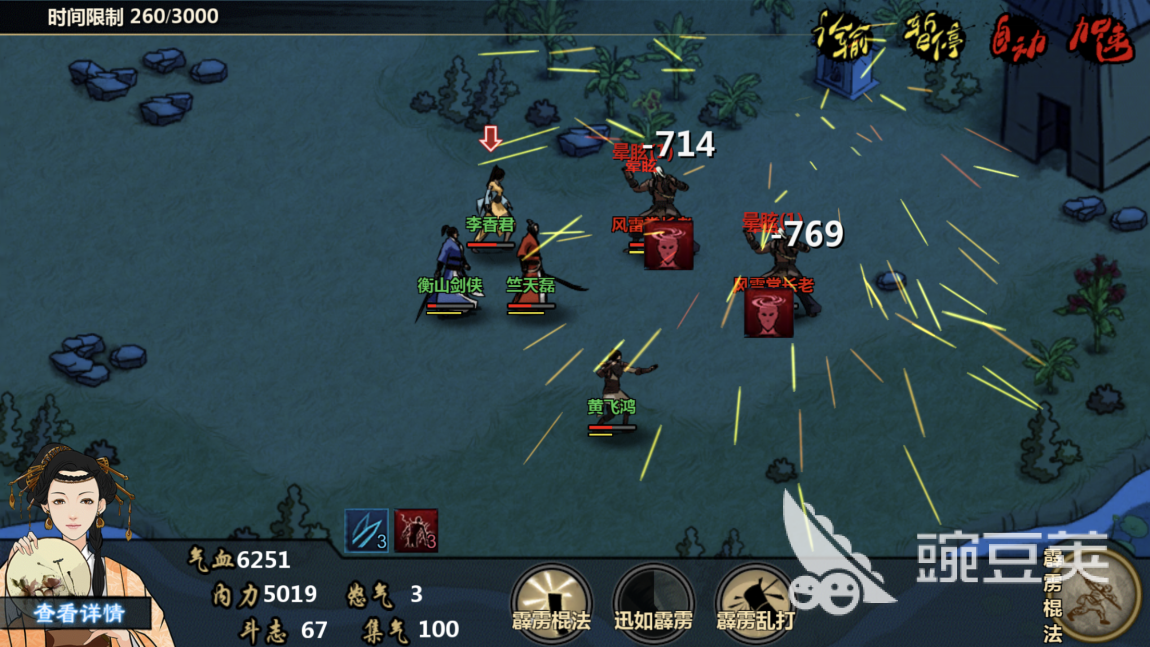Open 查看详情 character details
Image resolution: width=1150 pixels, height=647 pixels.
point(79,612)
